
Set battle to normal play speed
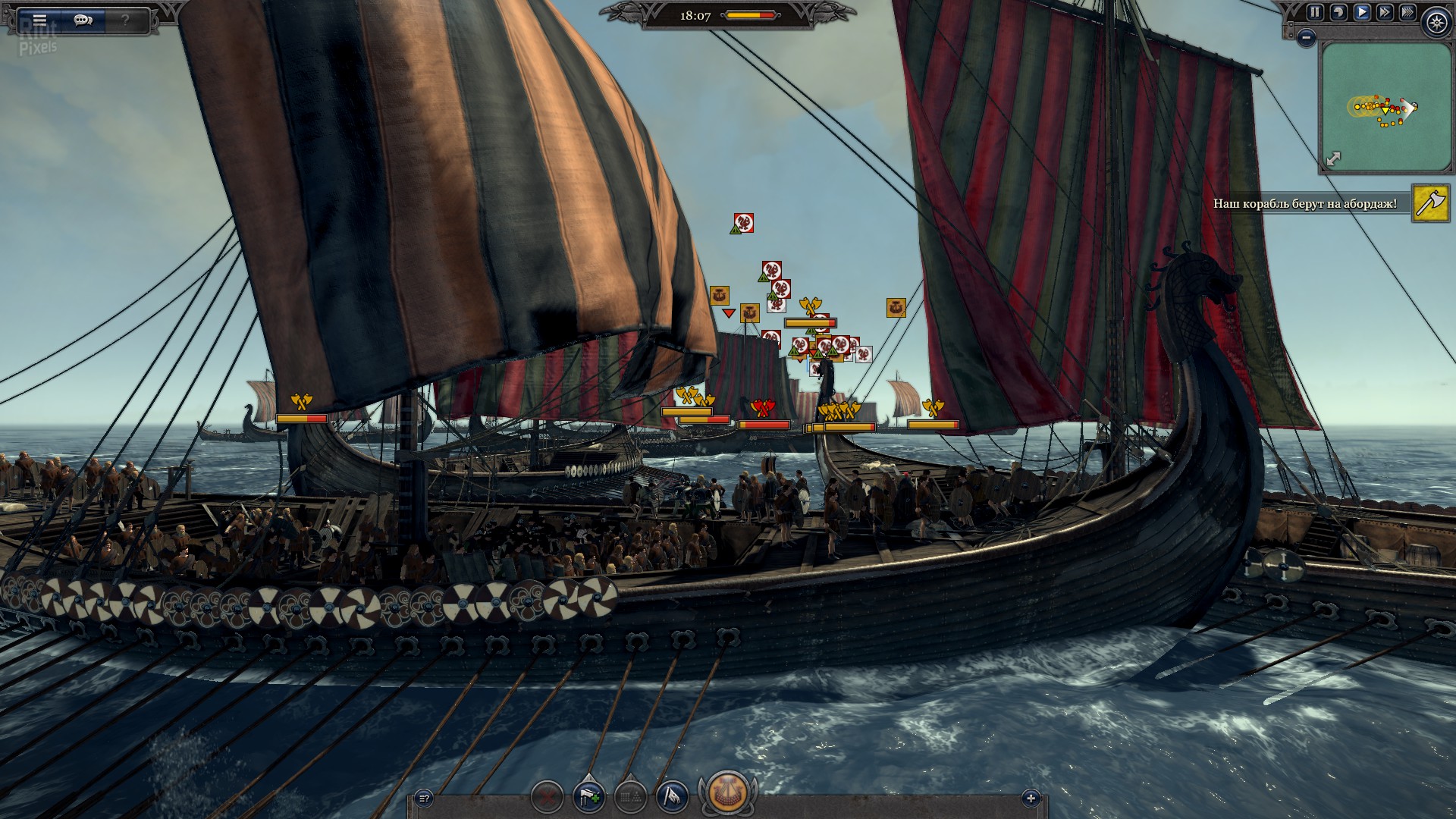pyautogui.click(x=1362, y=12)
